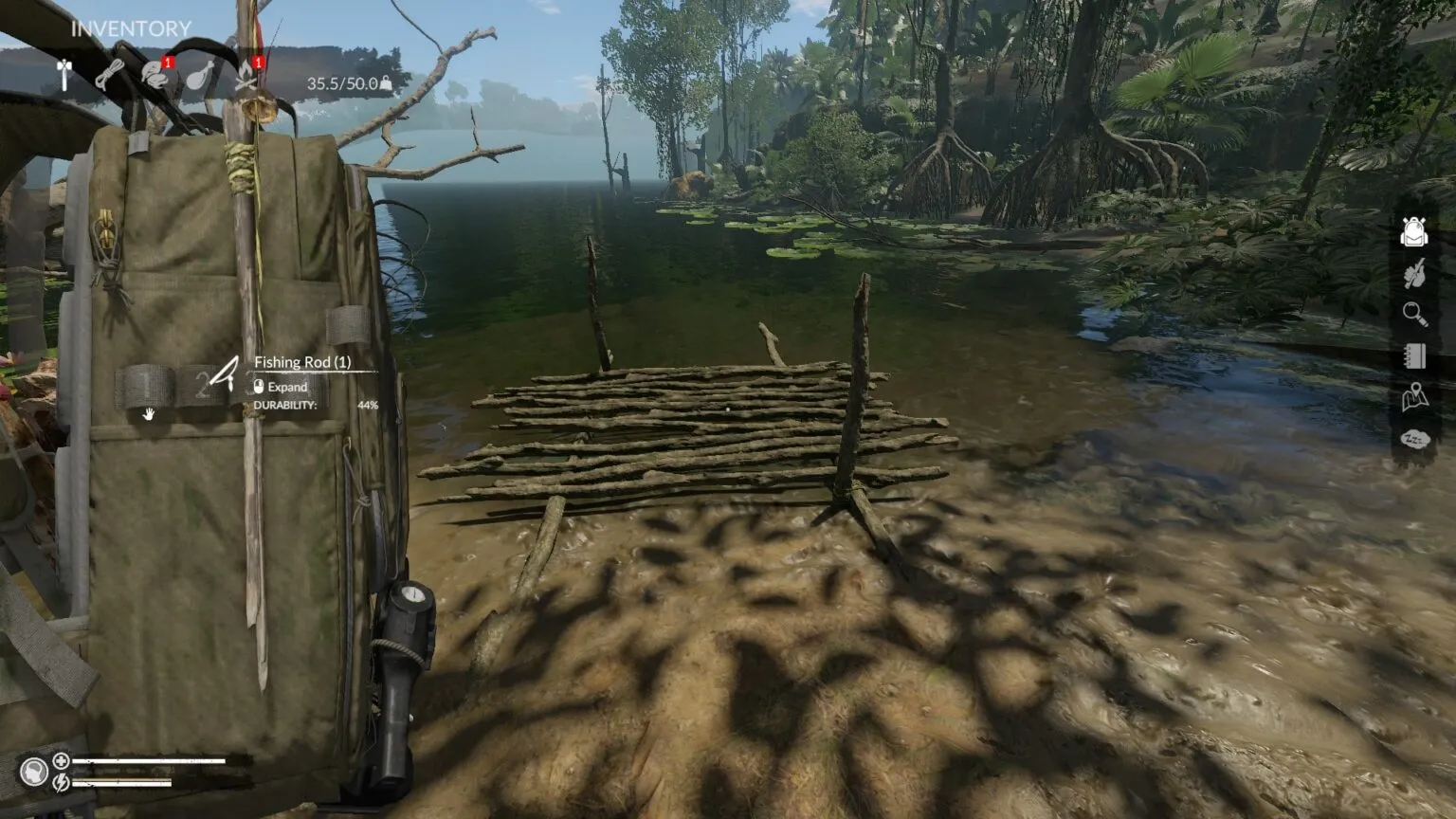Click the health plus icon
This screenshot has width=1456, height=819.
click(61, 761)
